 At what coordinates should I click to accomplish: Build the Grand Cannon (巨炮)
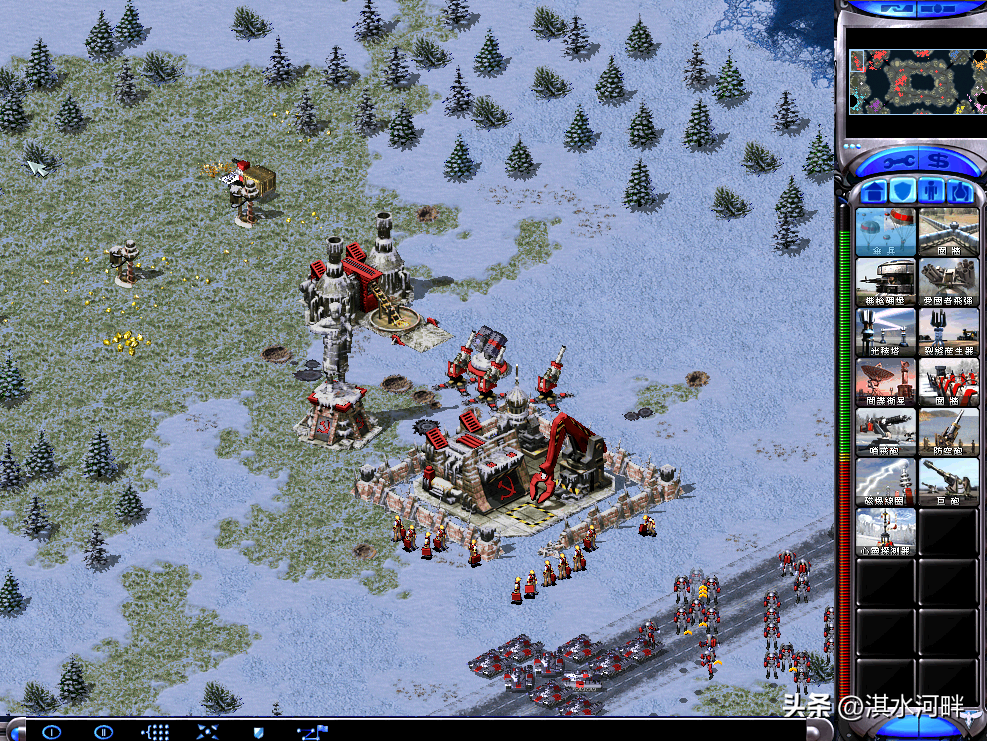(948, 481)
